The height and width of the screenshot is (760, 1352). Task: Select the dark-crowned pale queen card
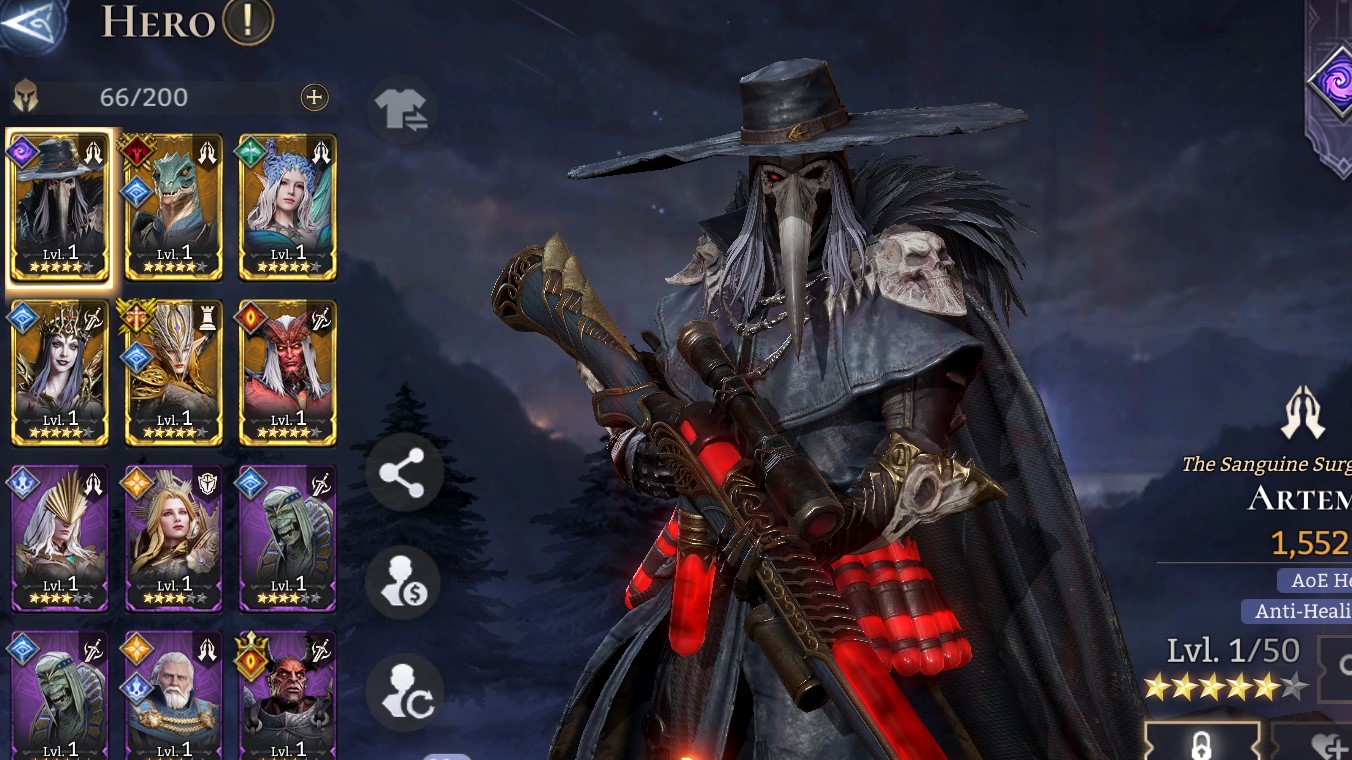point(60,373)
